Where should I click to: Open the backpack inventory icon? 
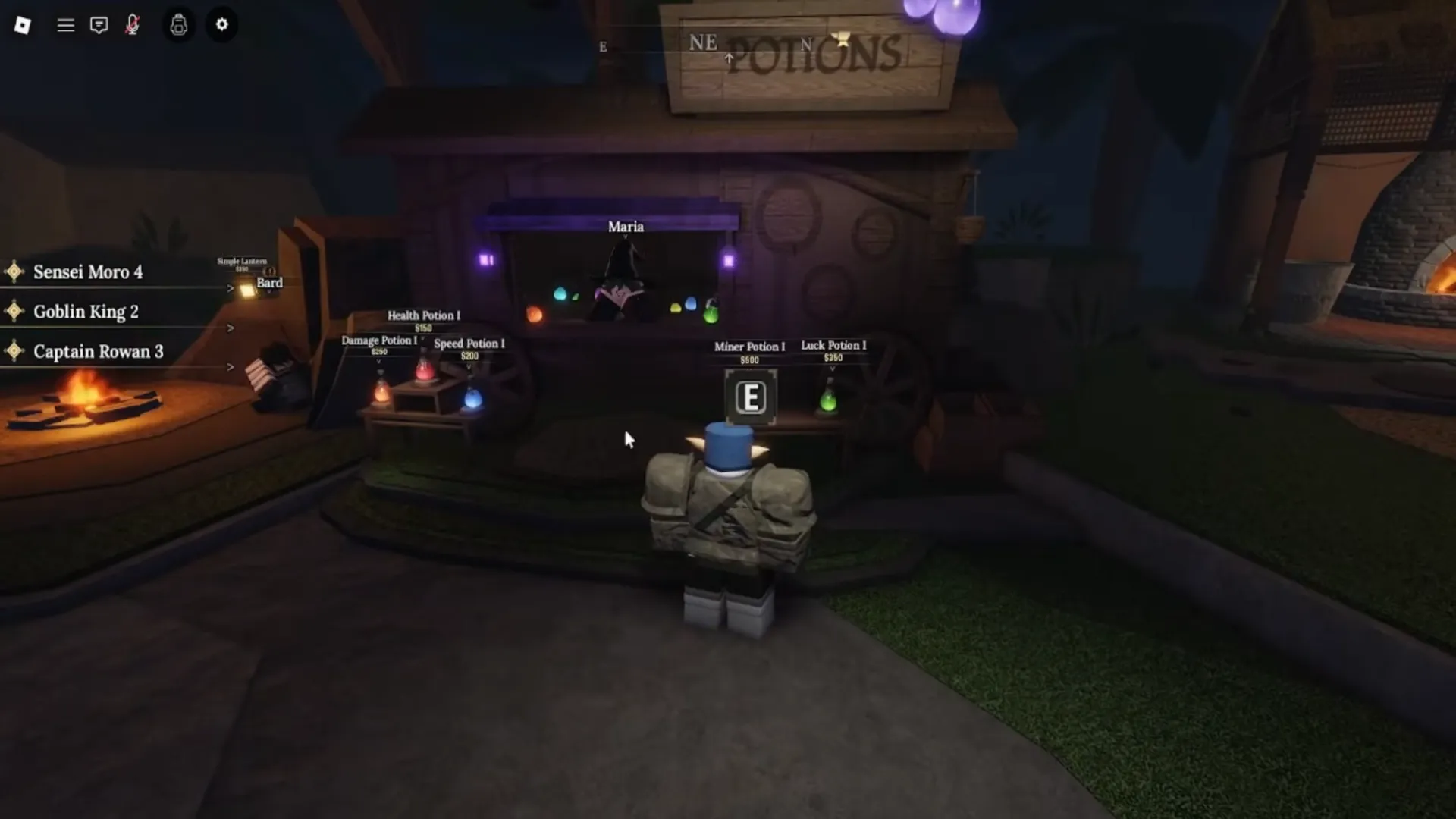[179, 25]
